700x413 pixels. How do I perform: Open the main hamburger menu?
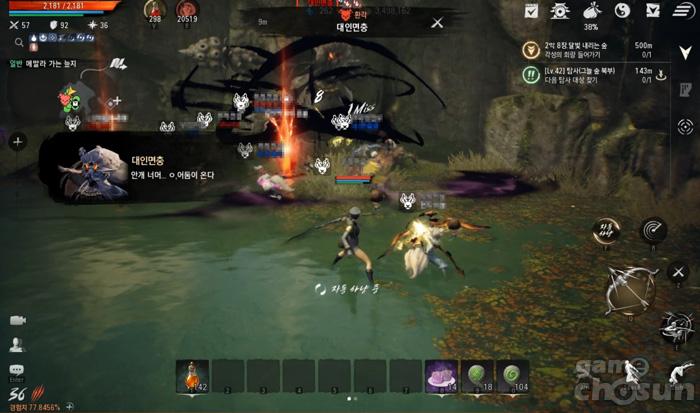click(682, 11)
